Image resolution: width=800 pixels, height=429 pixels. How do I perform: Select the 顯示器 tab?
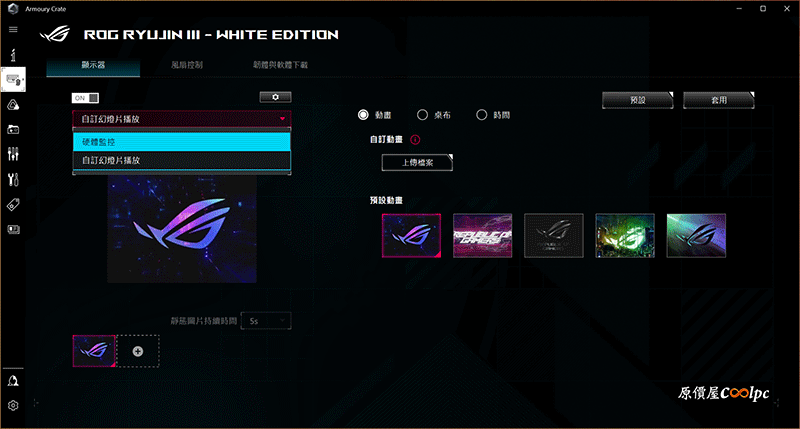click(94, 65)
